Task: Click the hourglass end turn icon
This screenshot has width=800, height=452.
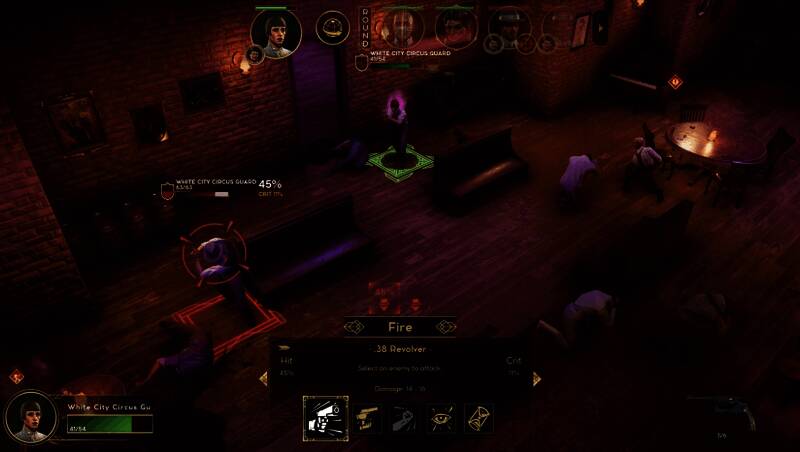Action: click(478, 417)
